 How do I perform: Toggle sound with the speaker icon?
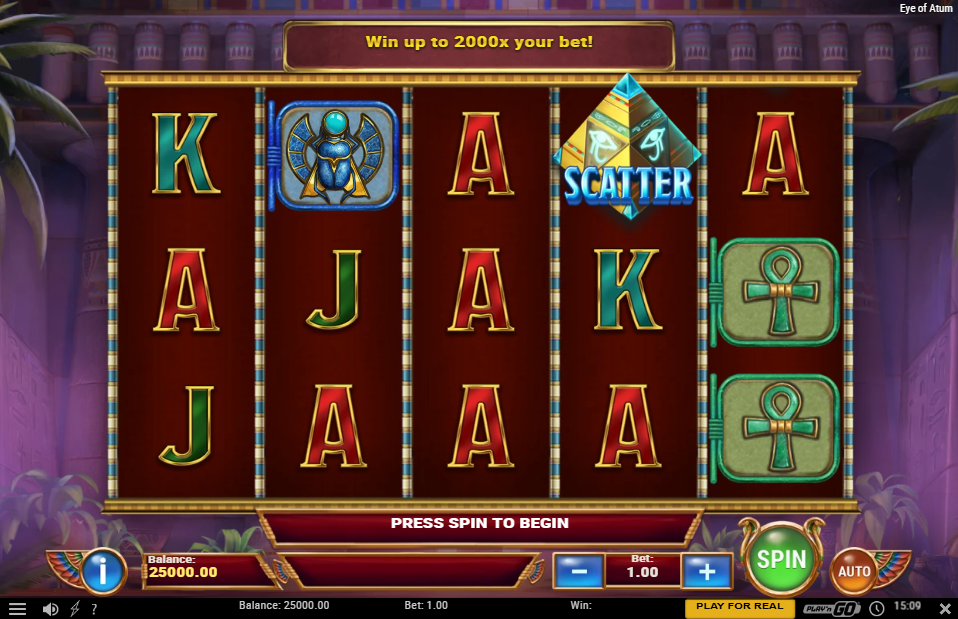point(50,608)
